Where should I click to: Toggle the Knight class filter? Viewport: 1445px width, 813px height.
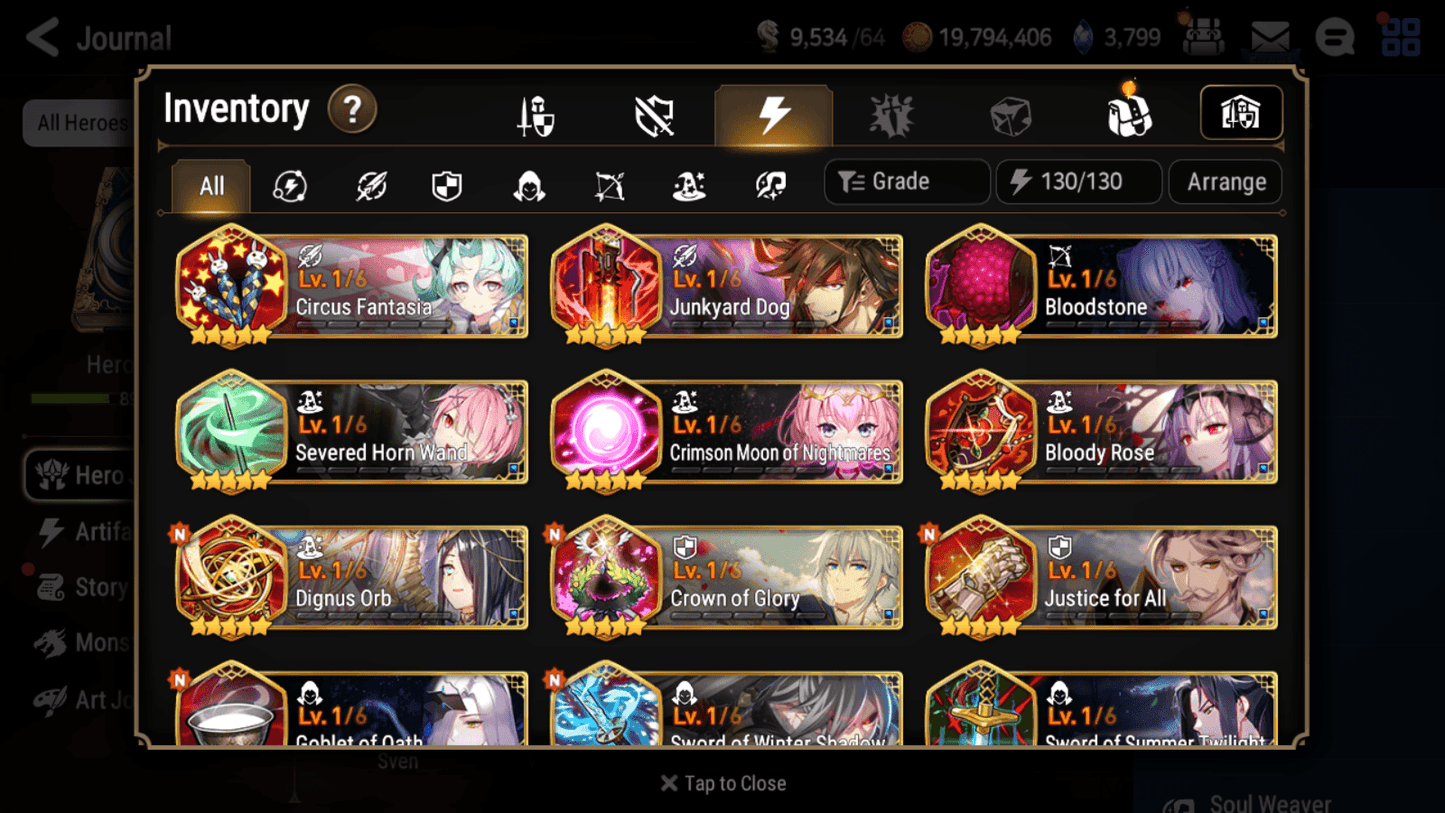446,186
